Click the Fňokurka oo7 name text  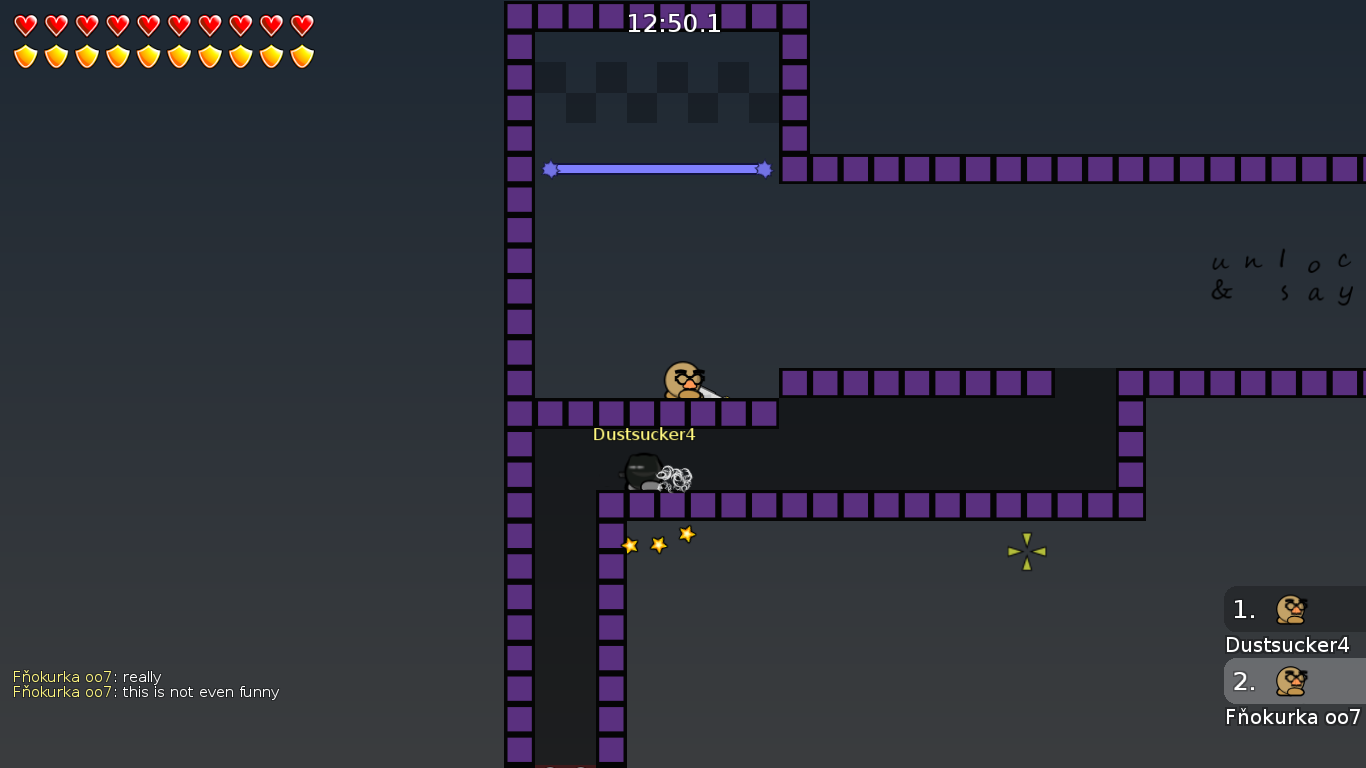[x=1293, y=717]
